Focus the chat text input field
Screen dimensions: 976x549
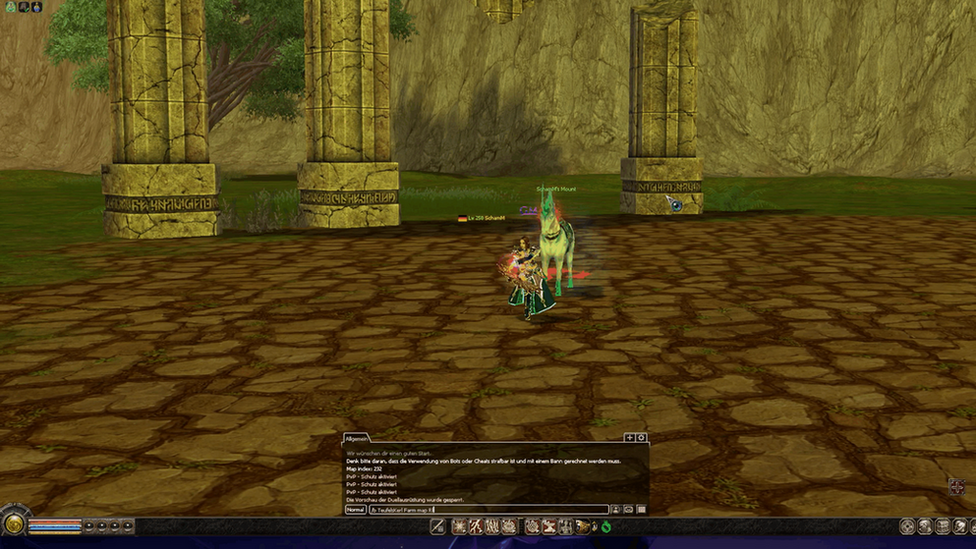pyautogui.click(x=488, y=510)
